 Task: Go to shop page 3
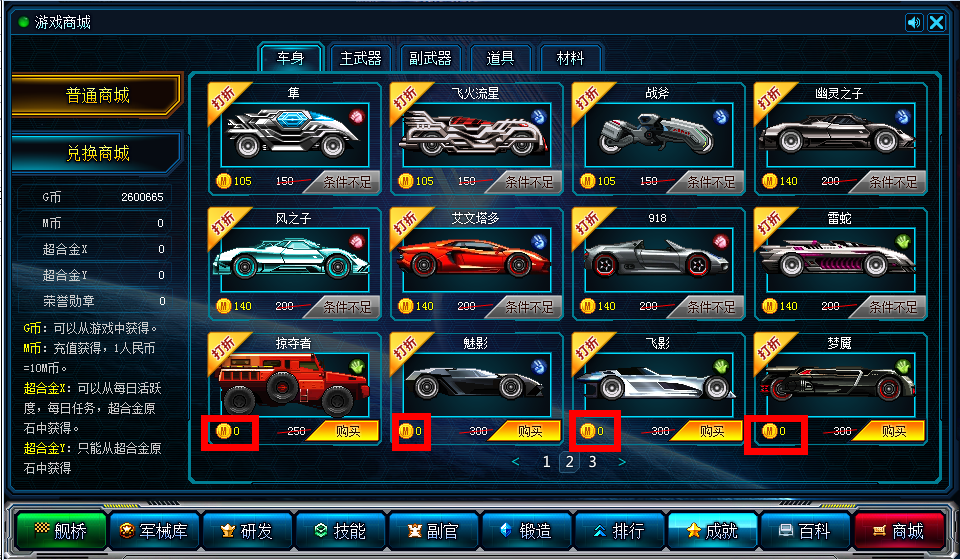point(592,462)
